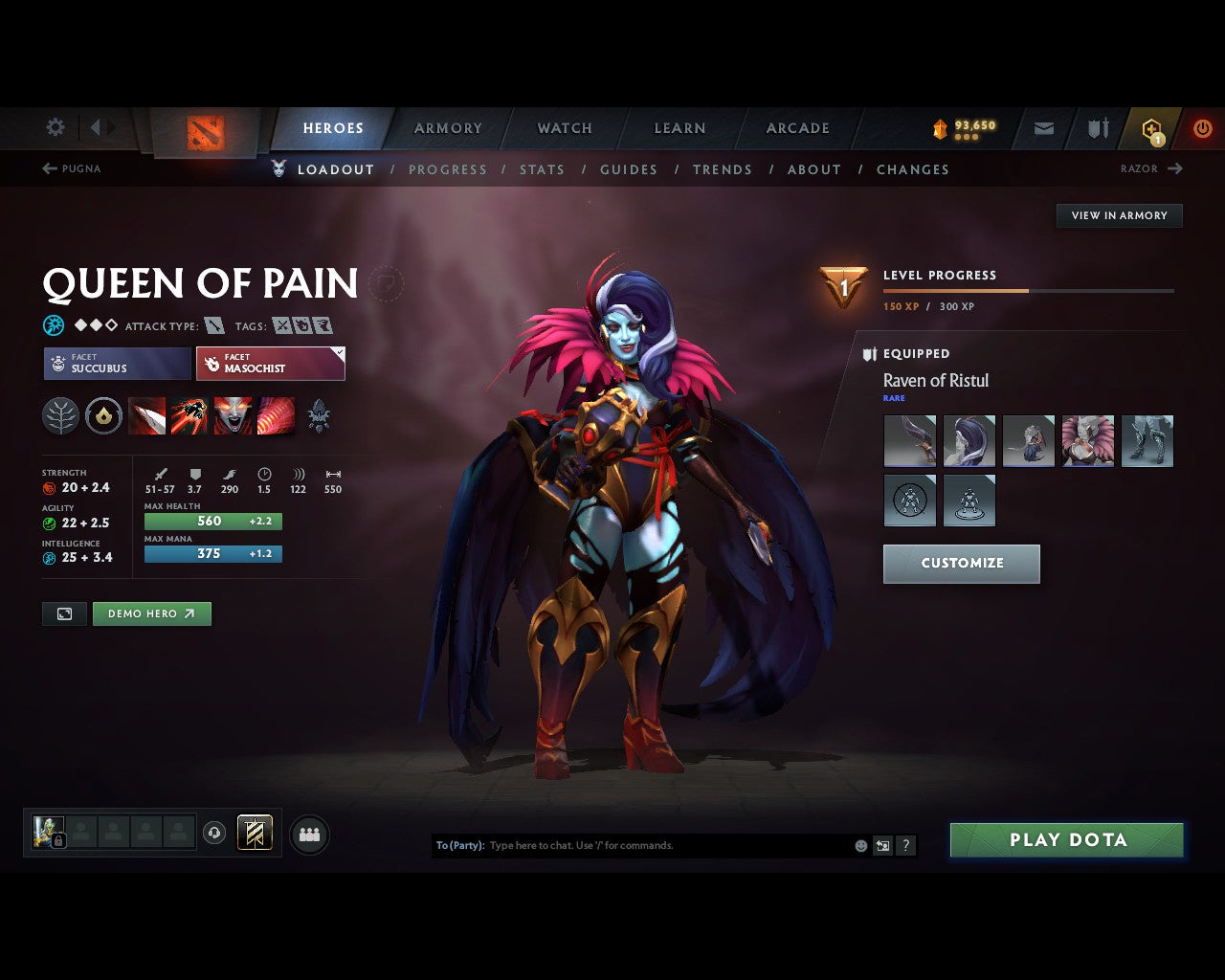Click the emoji picker in chat
The image size is (1225, 980).
[x=859, y=845]
